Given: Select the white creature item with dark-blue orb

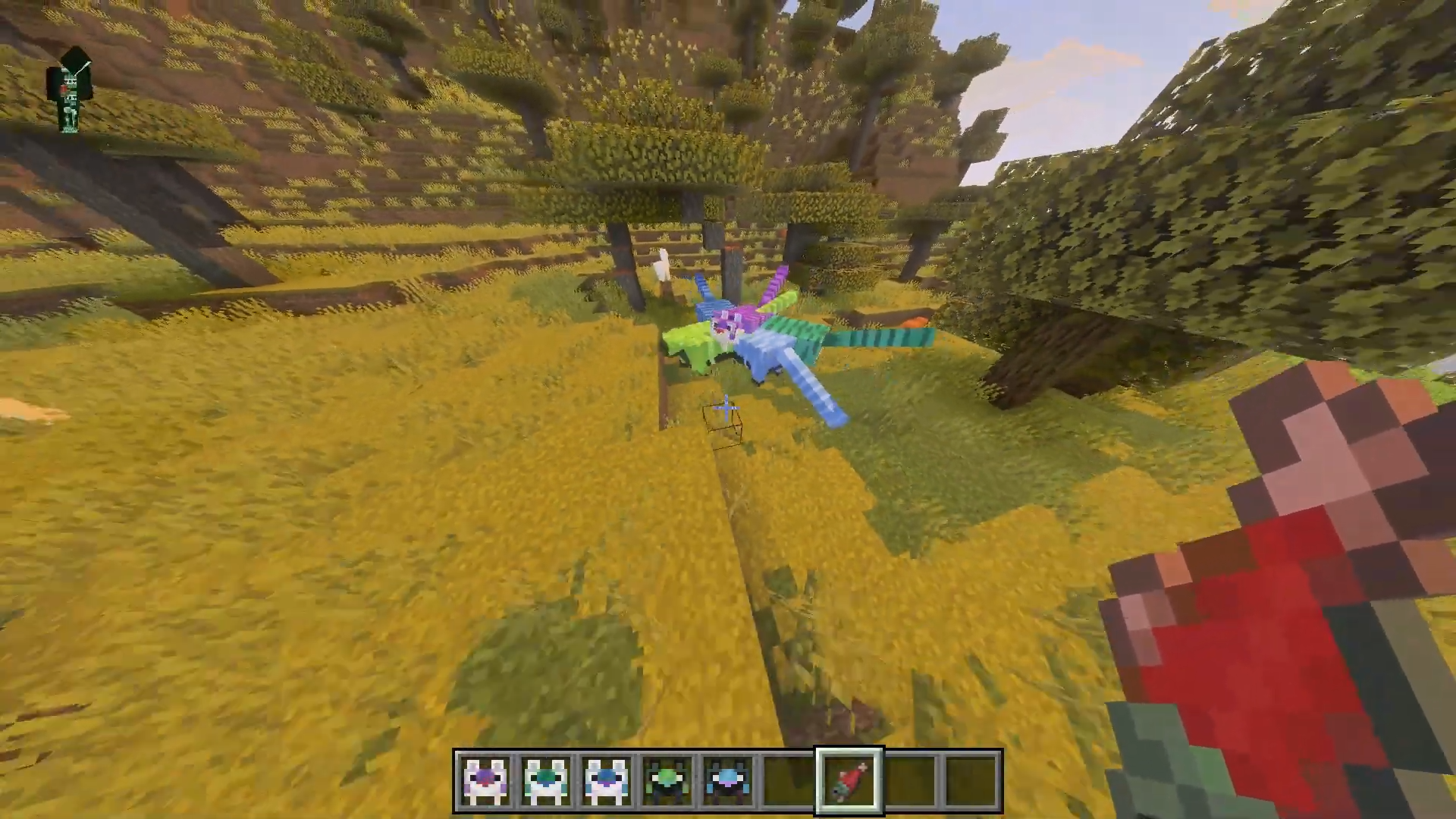Looking at the screenshot, I should click(607, 780).
